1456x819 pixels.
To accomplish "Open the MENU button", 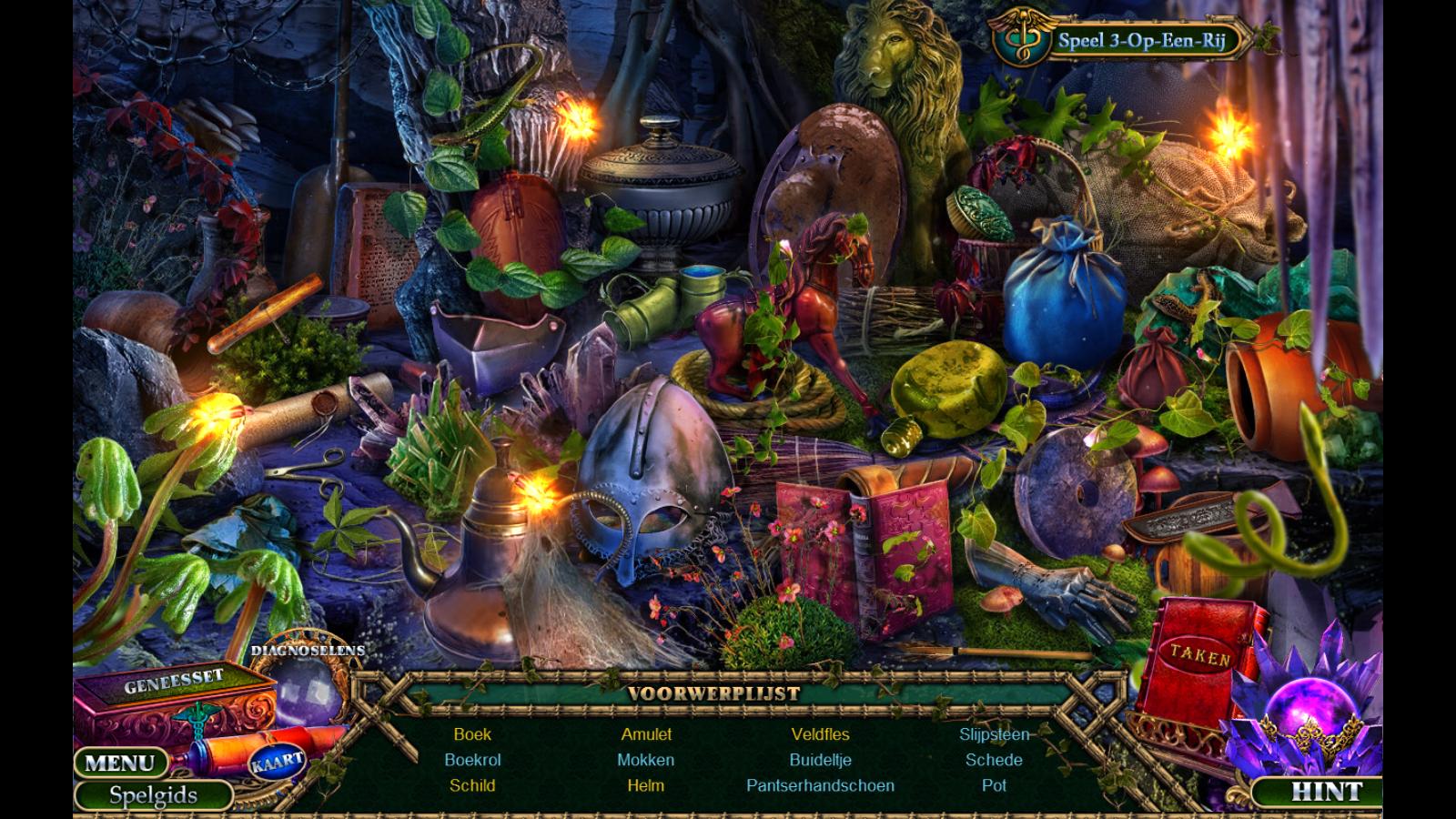I will (119, 763).
